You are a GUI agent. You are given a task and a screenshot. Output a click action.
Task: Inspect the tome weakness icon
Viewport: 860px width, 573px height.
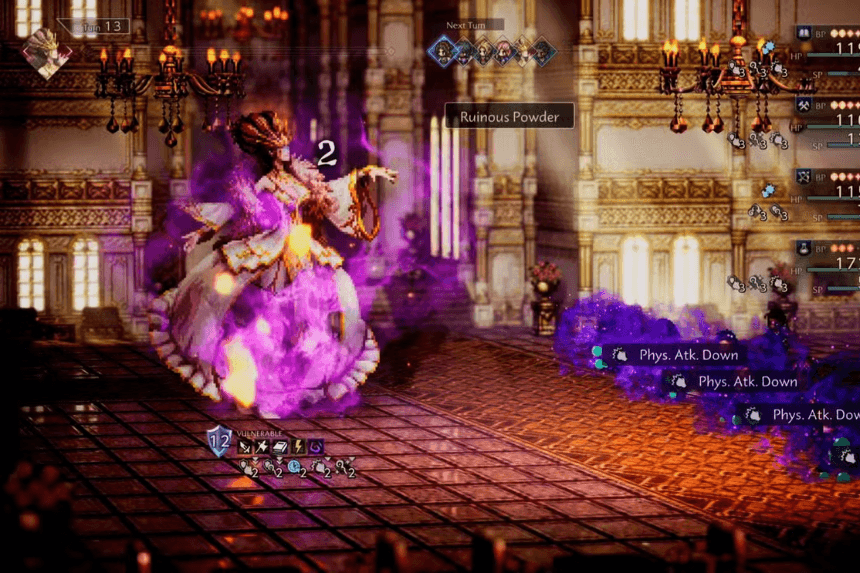280,446
